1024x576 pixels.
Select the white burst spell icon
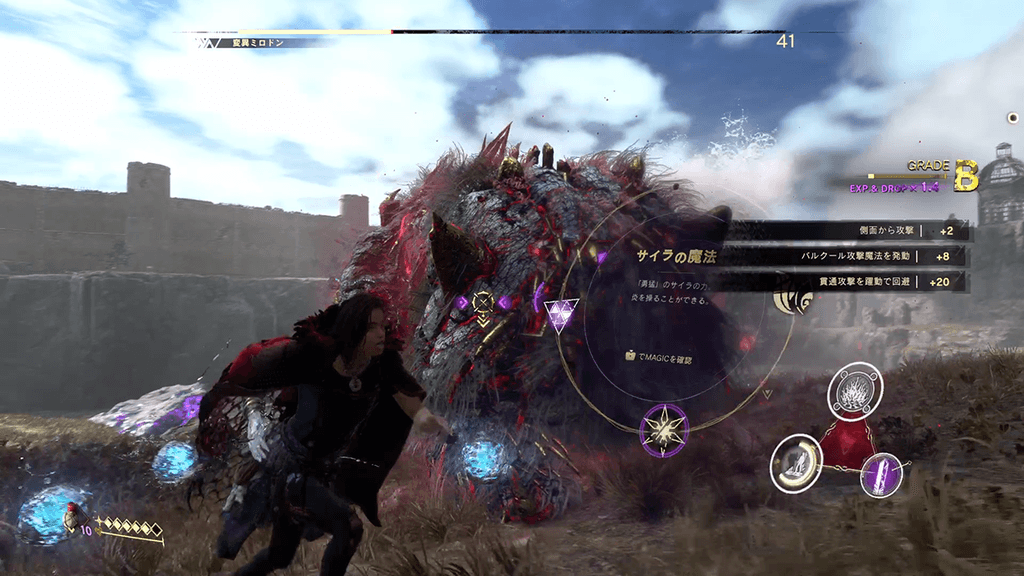(x=855, y=392)
